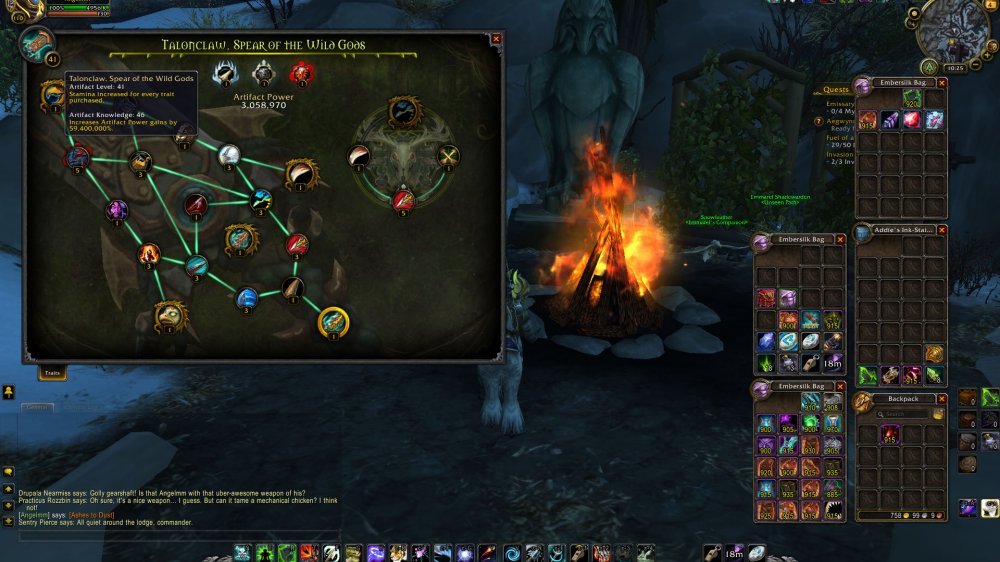Select the 915 item in the Backpack
The width and height of the screenshot is (1000, 562).
pos(889,435)
